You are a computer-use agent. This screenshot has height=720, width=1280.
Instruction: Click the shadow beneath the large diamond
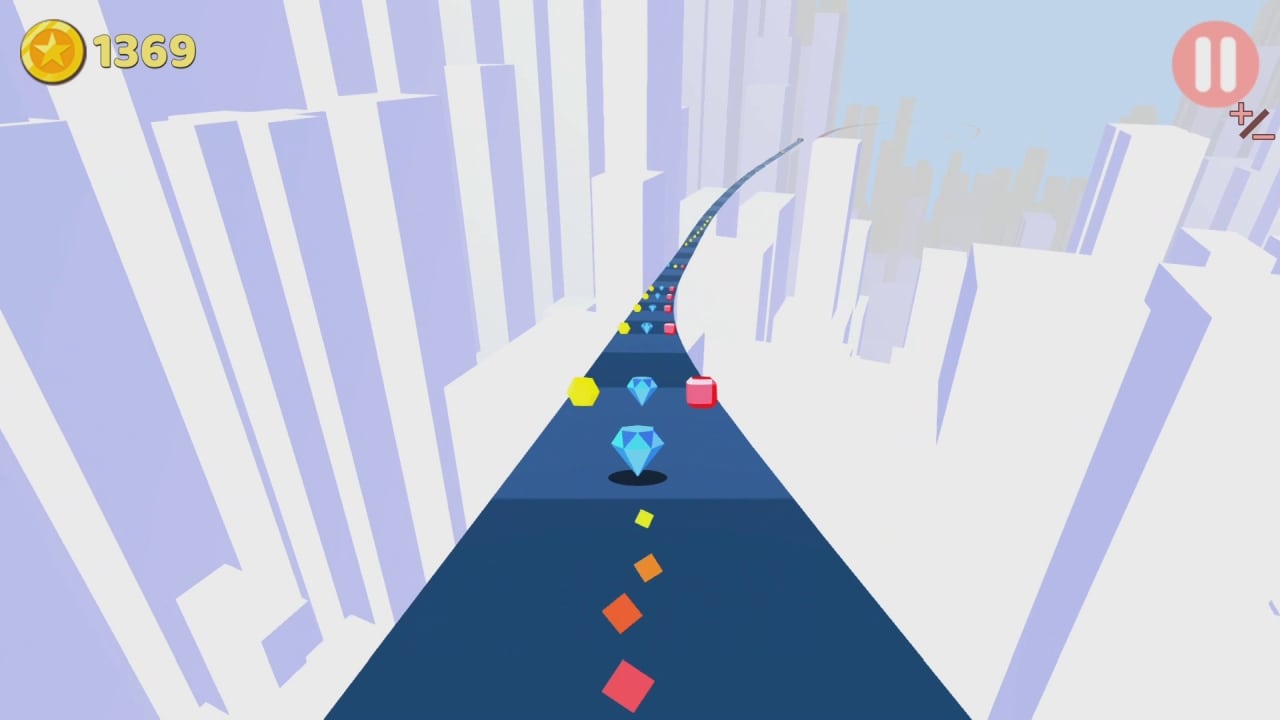click(x=639, y=479)
